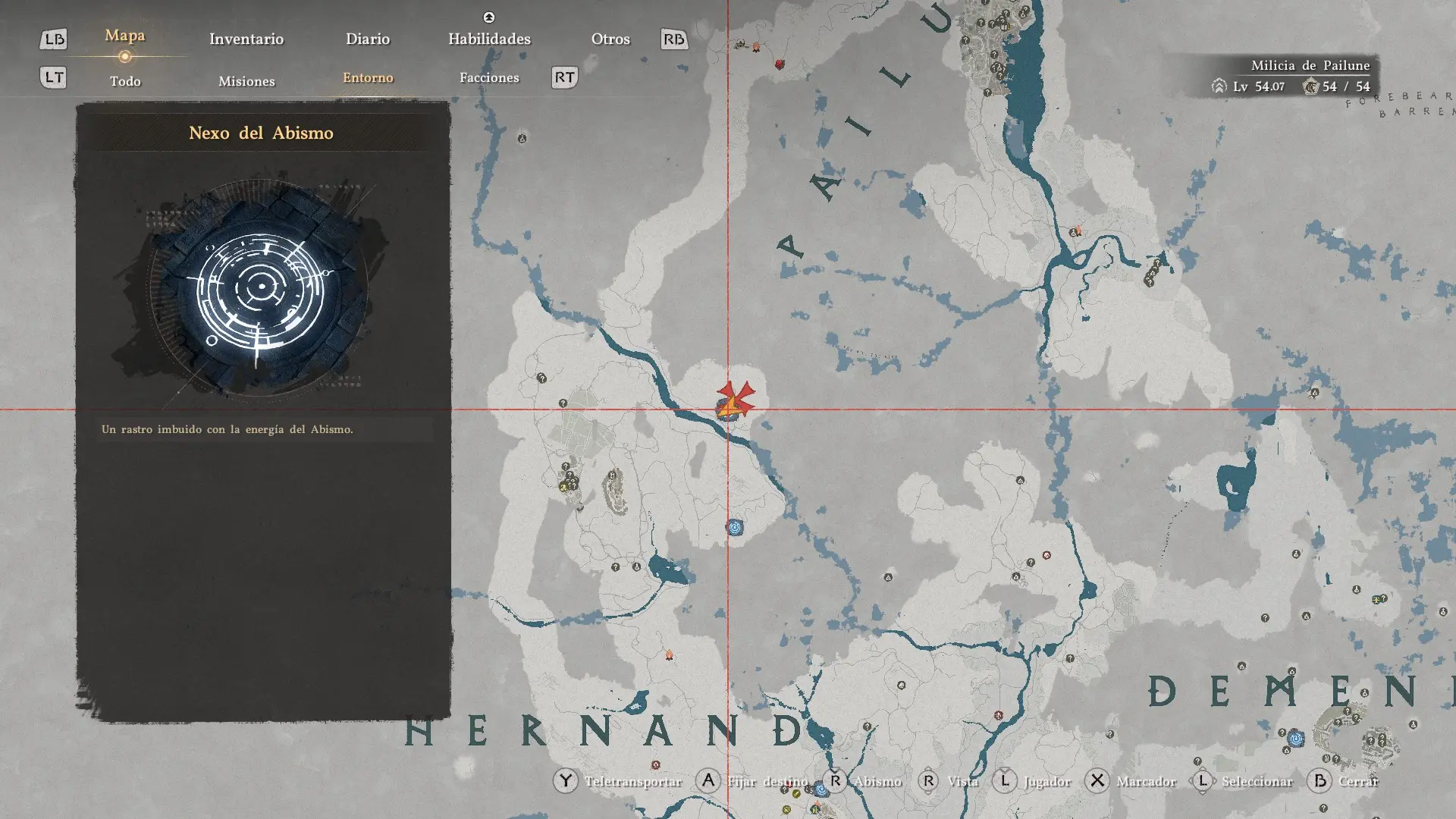Choose the Entorno map filter
The height and width of the screenshot is (819, 1456).
(x=368, y=78)
